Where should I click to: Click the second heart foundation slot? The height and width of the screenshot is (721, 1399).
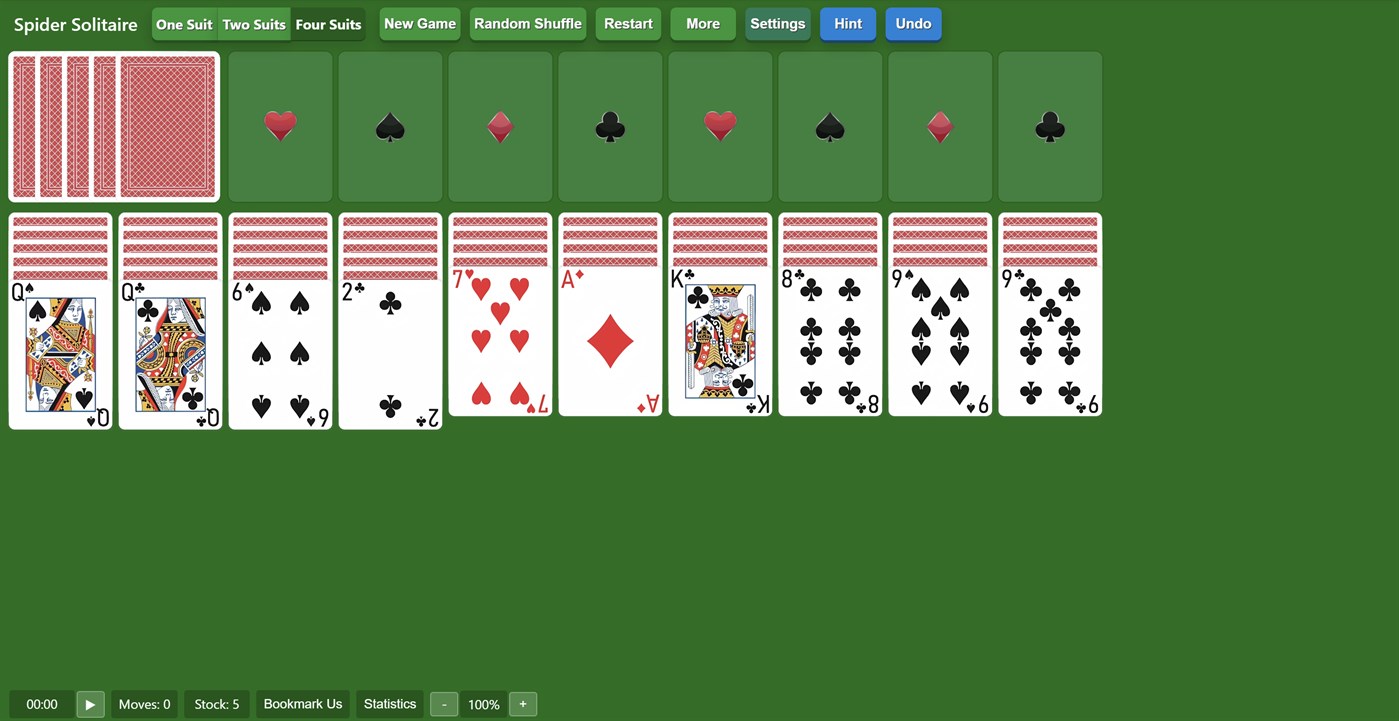pyautogui.click(x=720, y=126)
